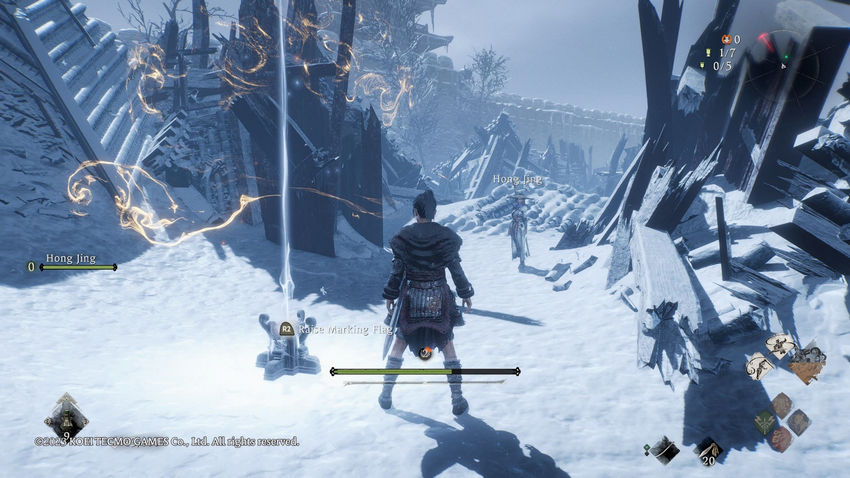The width and height of the screenshot is (850, 478).
Task: Select the melee weapon slot
Action: tap(663, 449)
